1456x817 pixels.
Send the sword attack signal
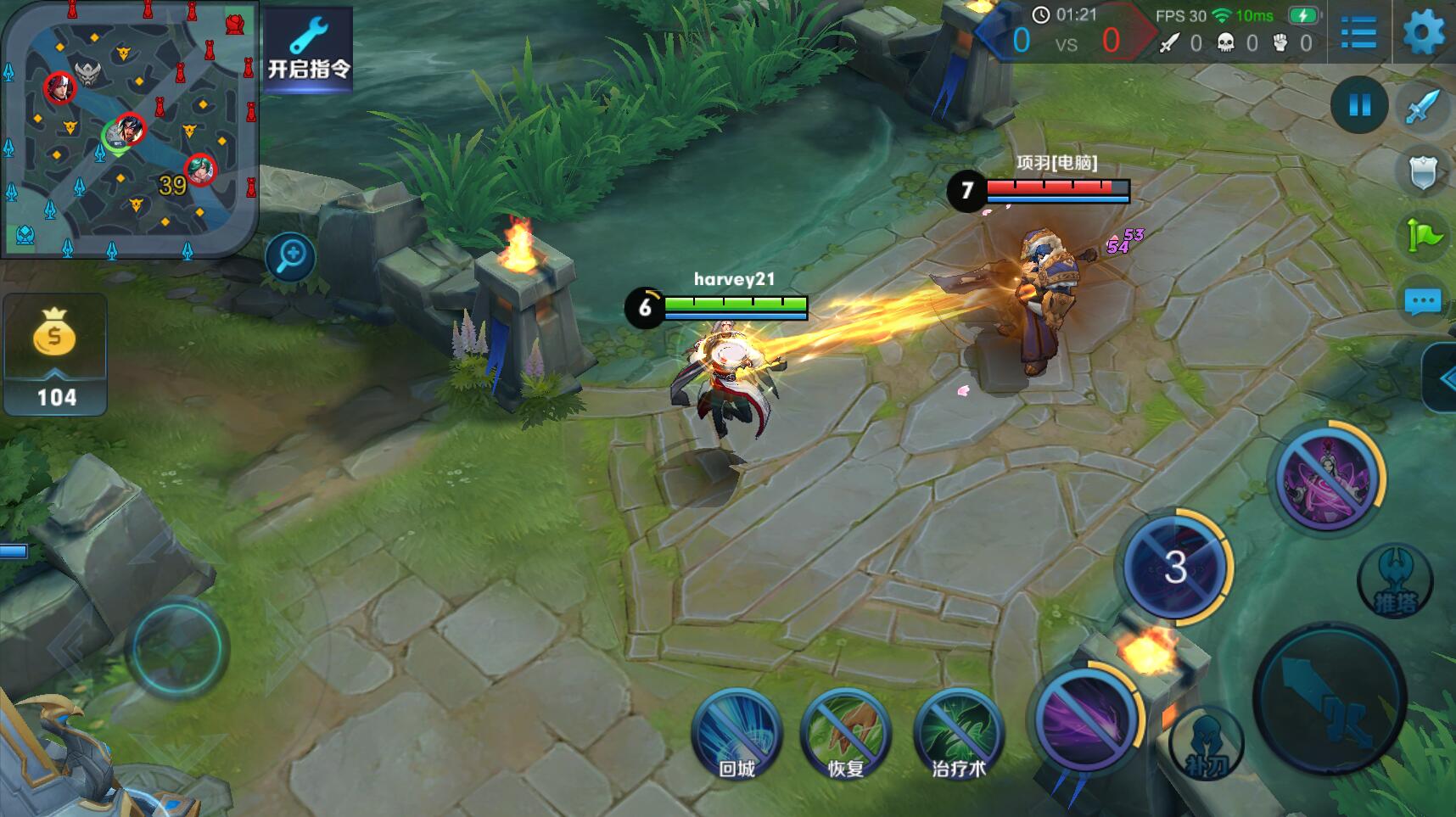[x=1423, y=108]
